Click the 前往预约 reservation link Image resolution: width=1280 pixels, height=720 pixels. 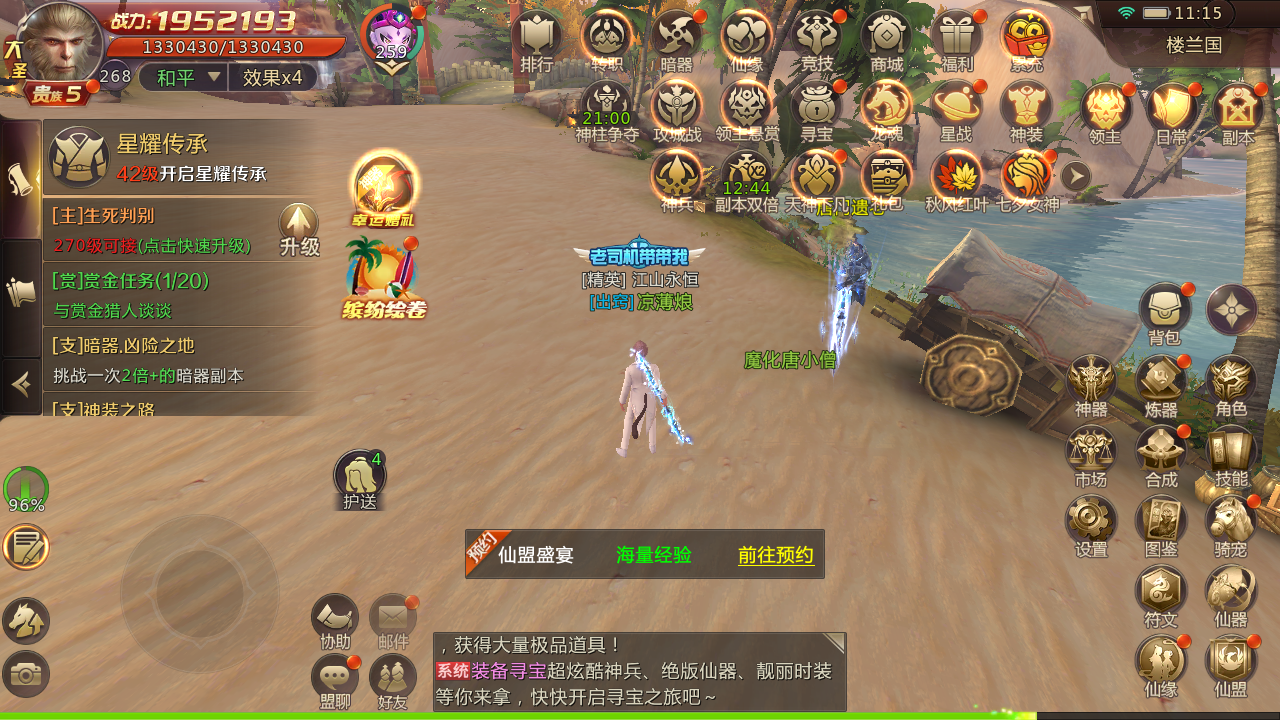click(775, 555)
